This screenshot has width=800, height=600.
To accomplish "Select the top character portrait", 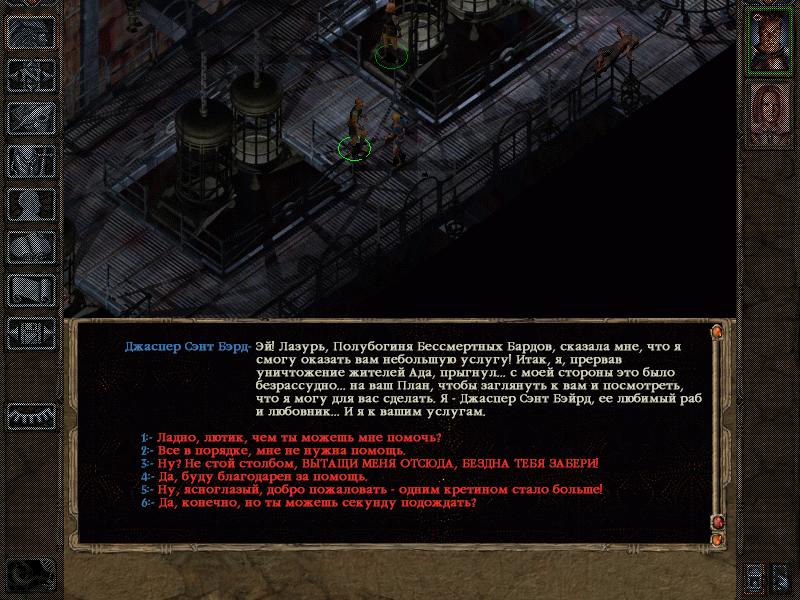I will pos(768,41).
